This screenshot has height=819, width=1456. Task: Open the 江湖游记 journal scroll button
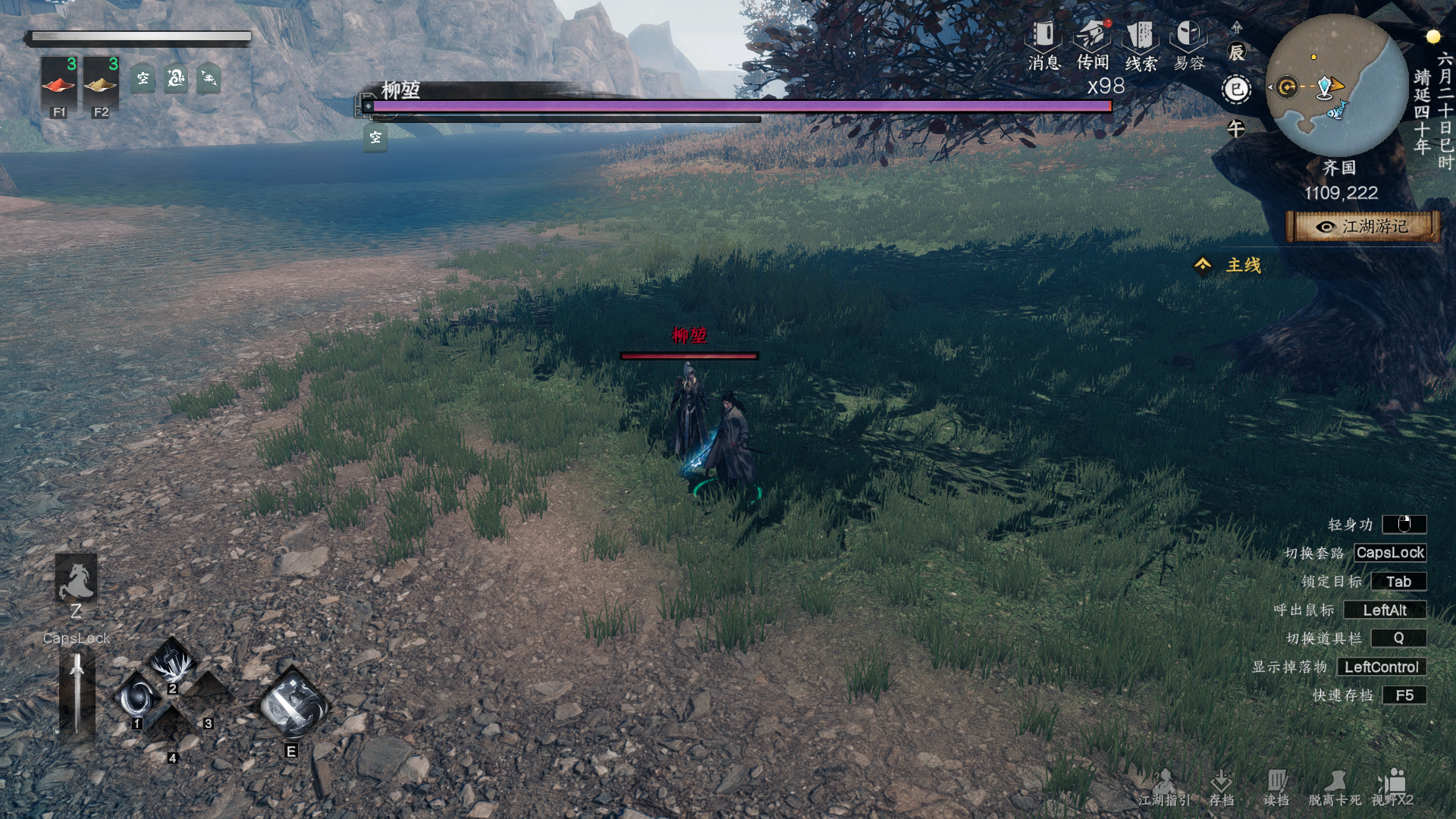tap(1363, 227)
